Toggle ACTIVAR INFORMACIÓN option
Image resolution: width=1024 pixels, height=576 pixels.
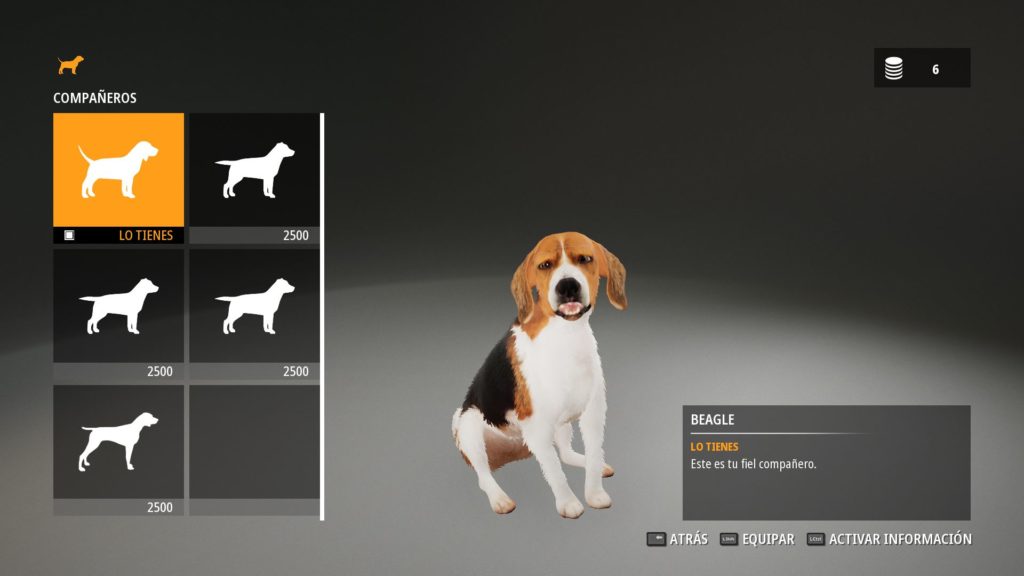pos(889,539)
